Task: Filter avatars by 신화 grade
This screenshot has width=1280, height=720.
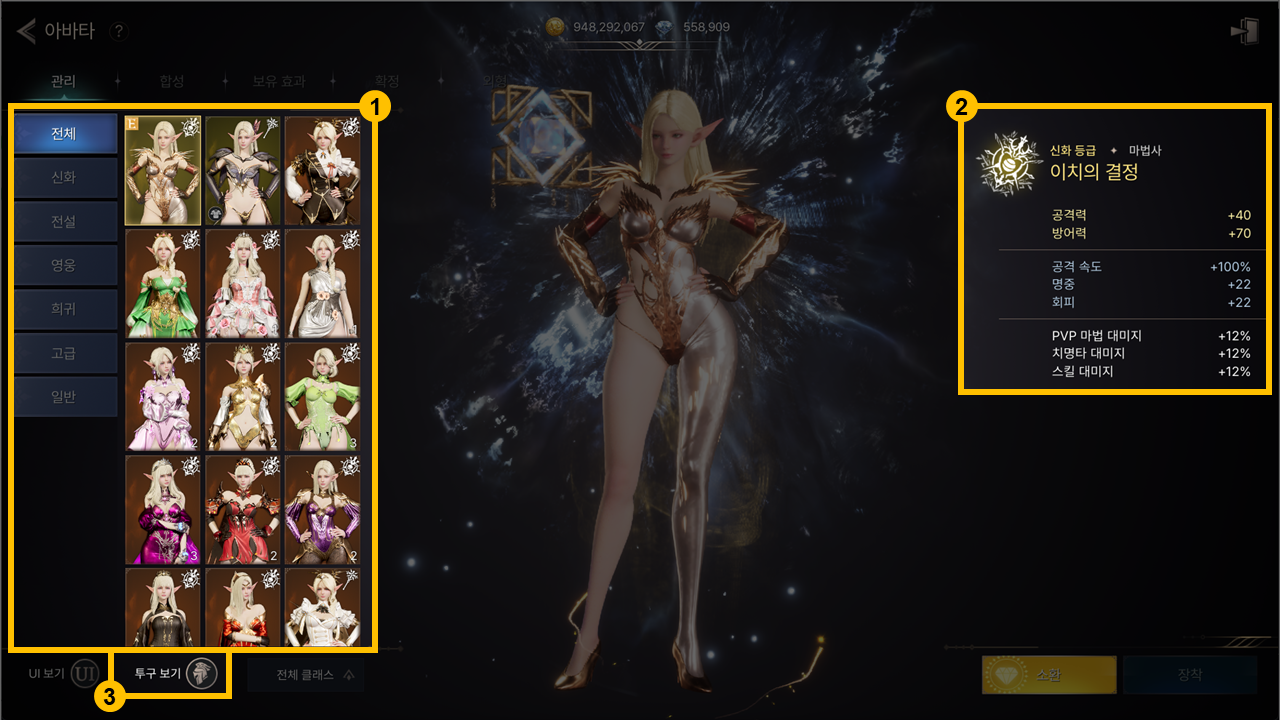Action: point(65,177)
